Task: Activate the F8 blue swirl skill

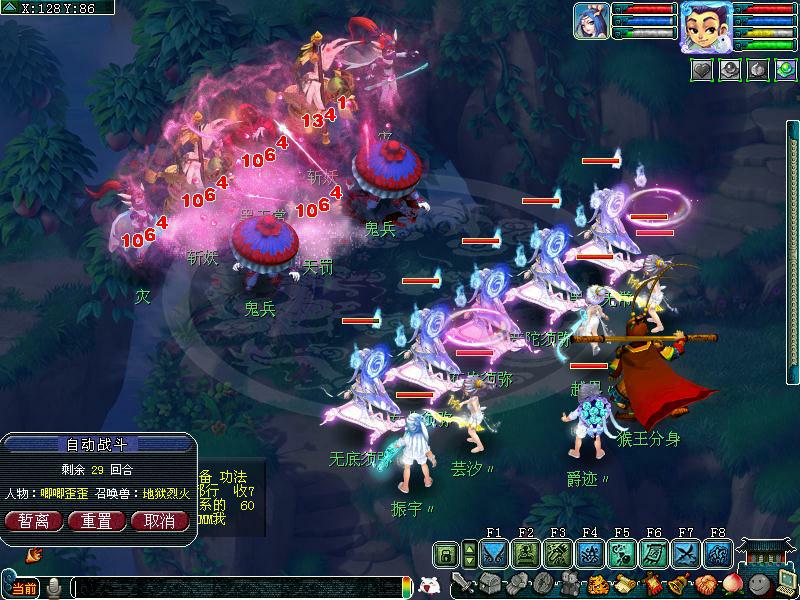Action: coord(718,554)
